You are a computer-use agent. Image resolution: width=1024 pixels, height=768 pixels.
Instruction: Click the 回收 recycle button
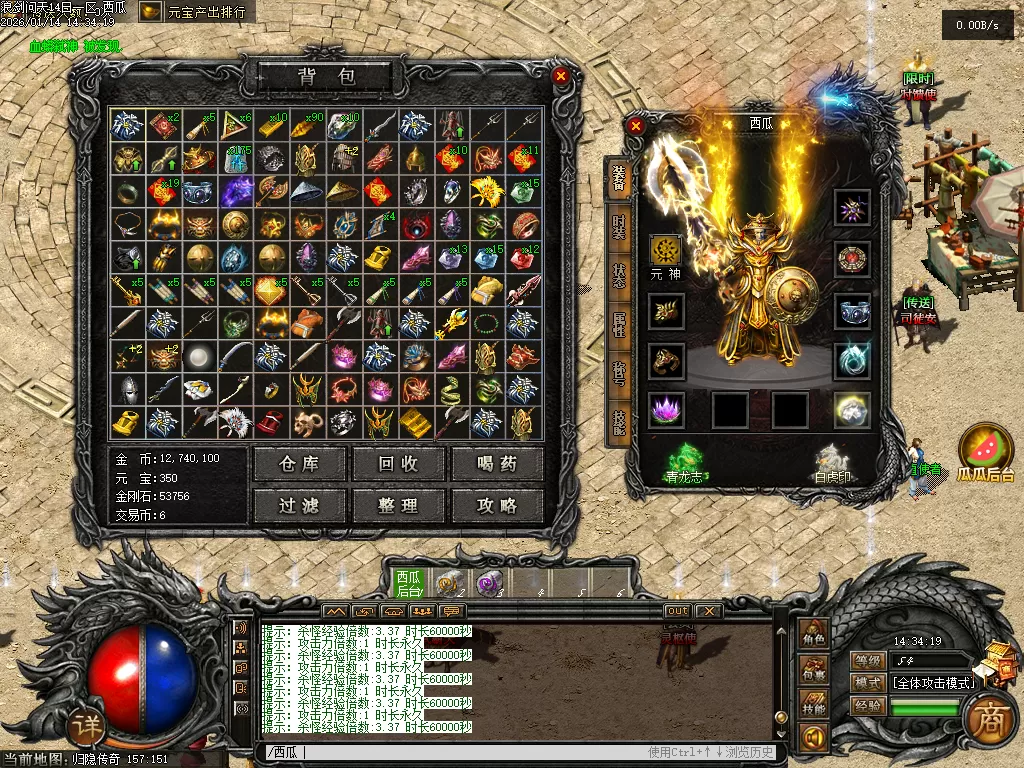point(398,464)
